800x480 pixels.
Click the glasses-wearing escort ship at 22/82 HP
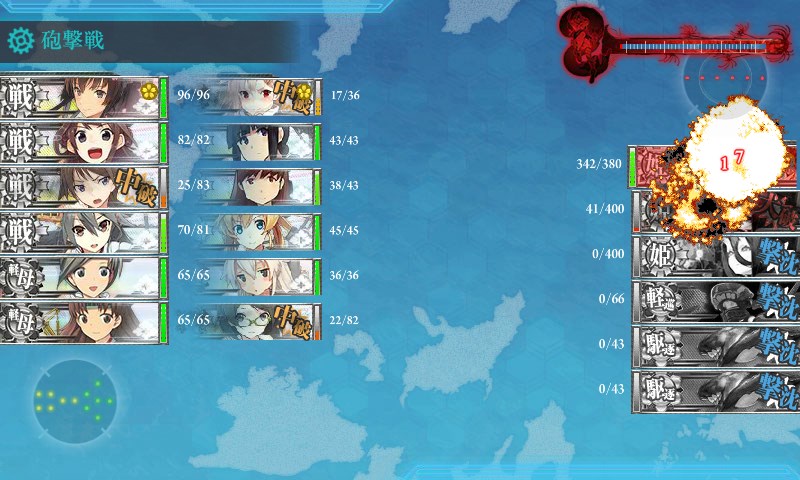258,322
